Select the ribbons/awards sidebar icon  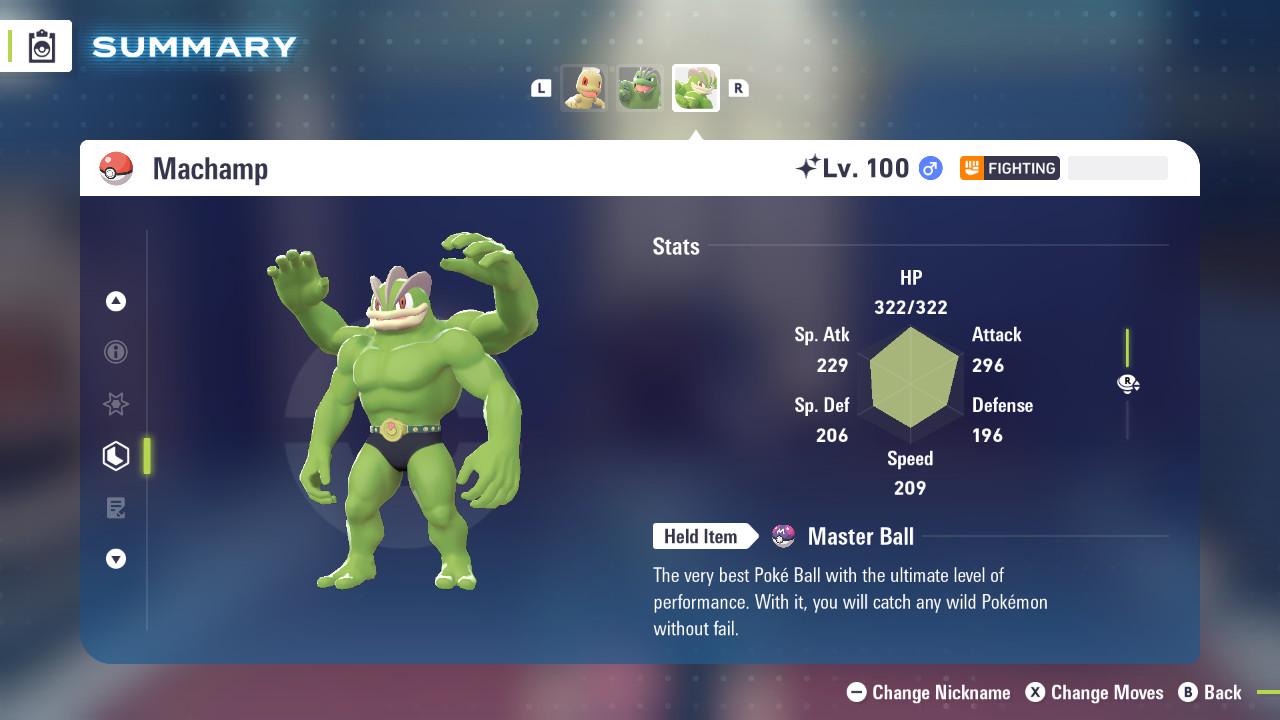[116, 404]
